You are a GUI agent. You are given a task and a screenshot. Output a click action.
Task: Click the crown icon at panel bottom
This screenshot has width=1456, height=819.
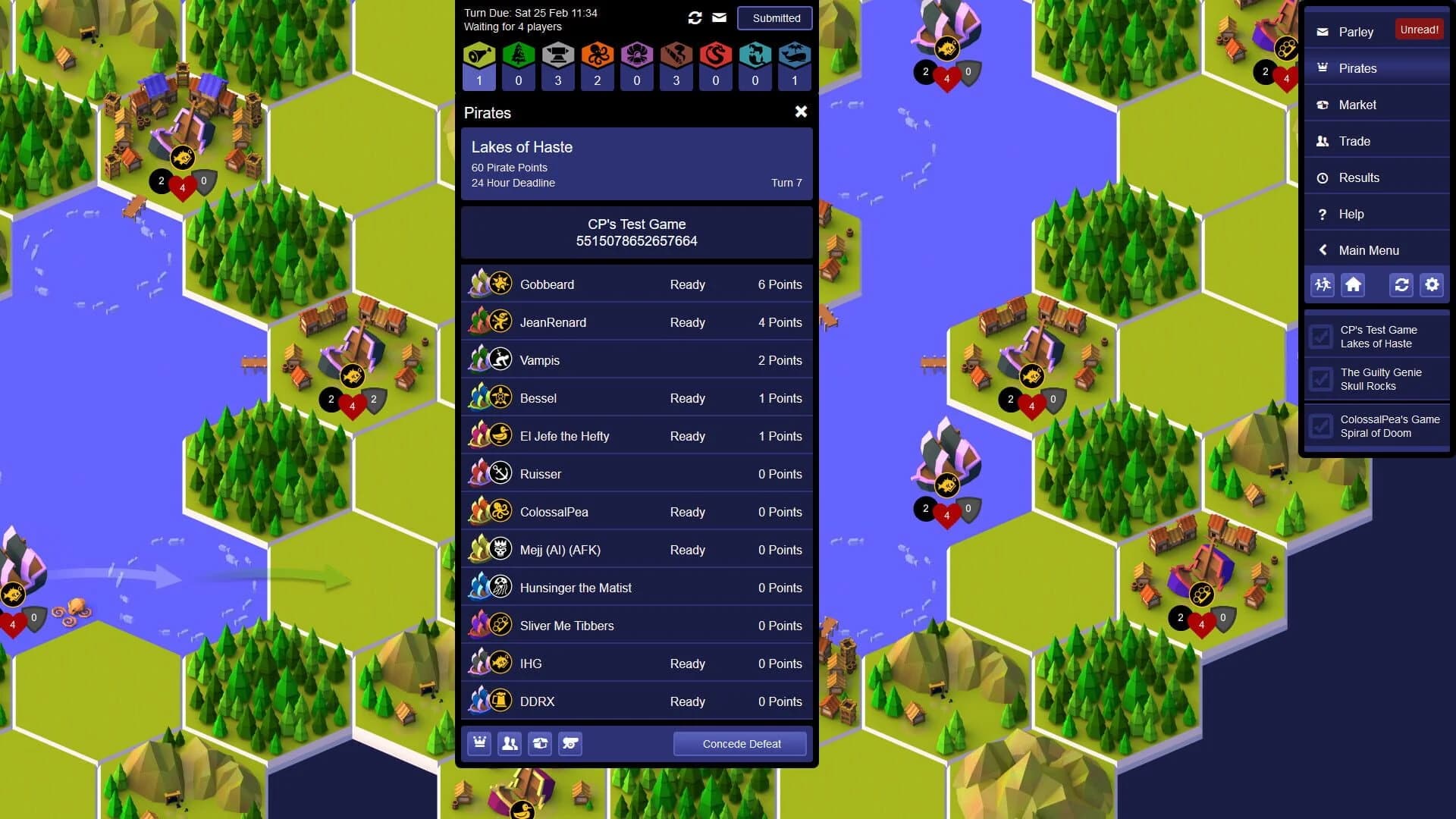click(x=479, y=744)
